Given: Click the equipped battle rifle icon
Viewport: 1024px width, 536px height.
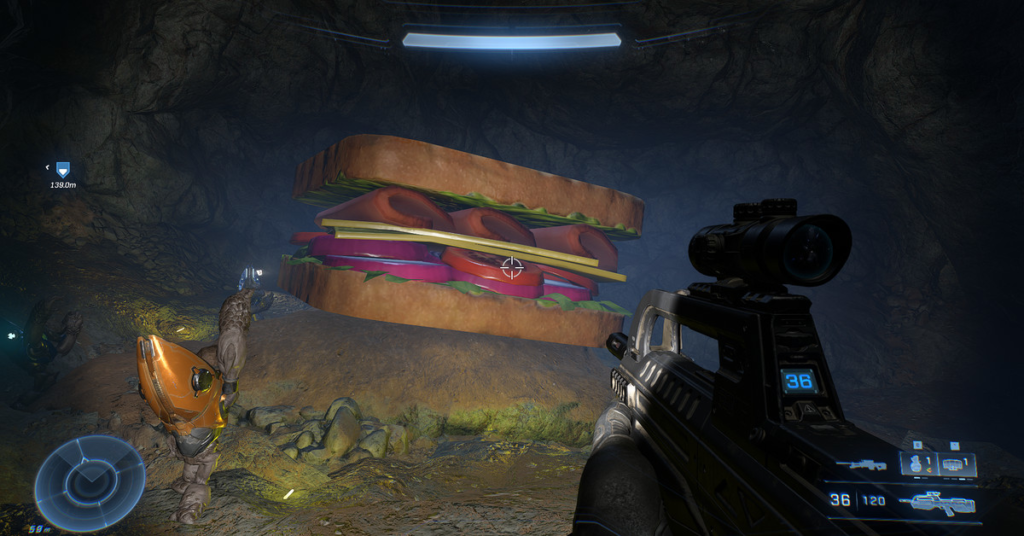Looking at the screenshot, I should click(936, 502).
